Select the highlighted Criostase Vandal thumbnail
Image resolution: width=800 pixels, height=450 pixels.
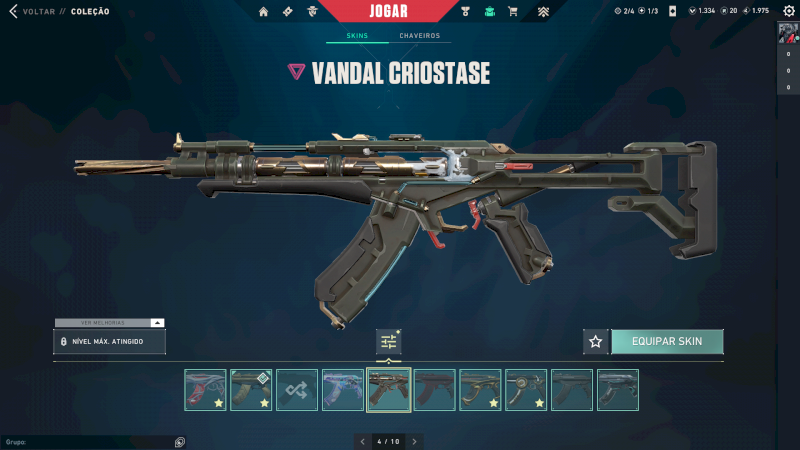pos(389,390)
